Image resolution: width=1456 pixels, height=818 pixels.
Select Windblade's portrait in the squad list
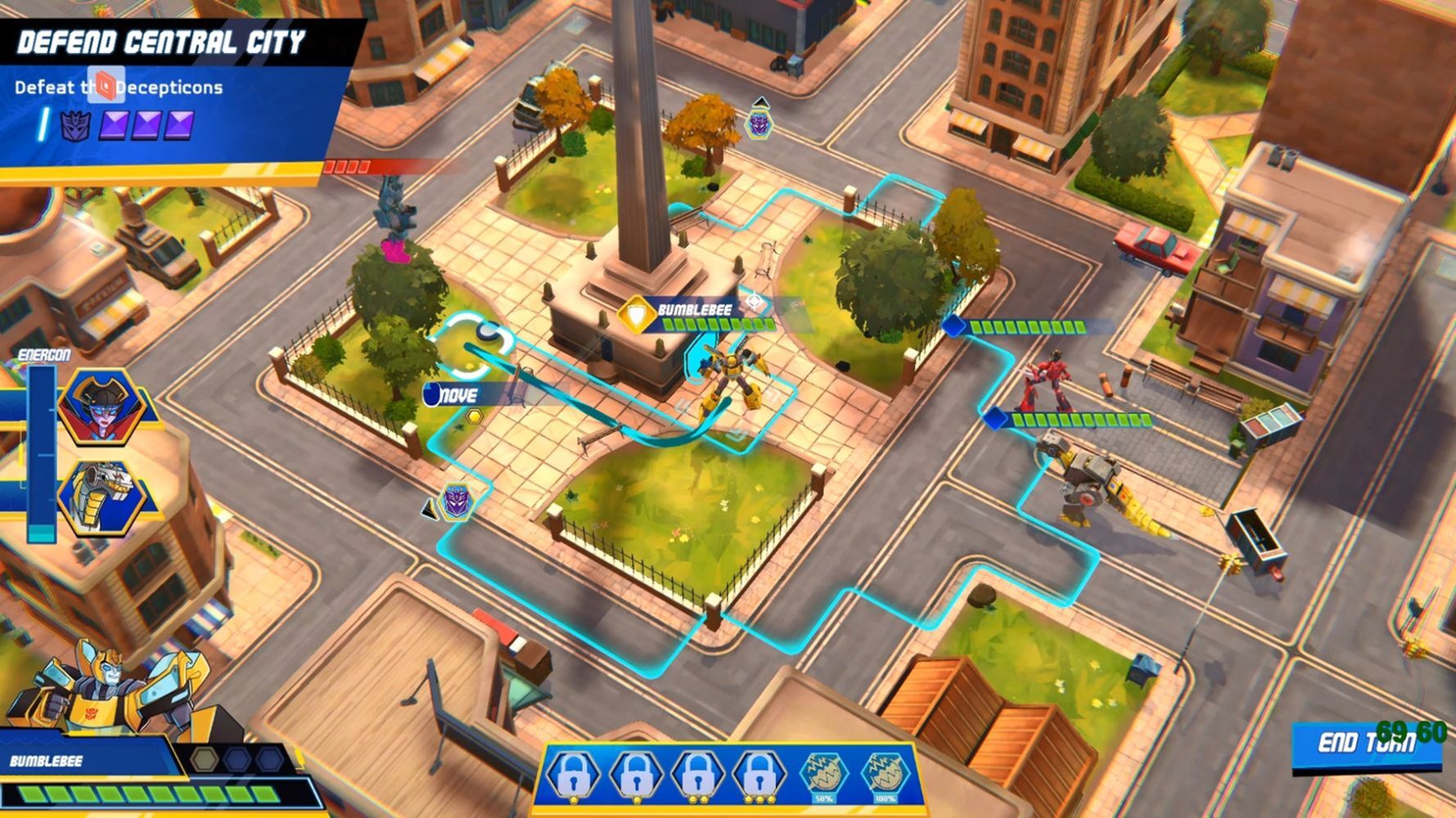(x=101, y=406)
